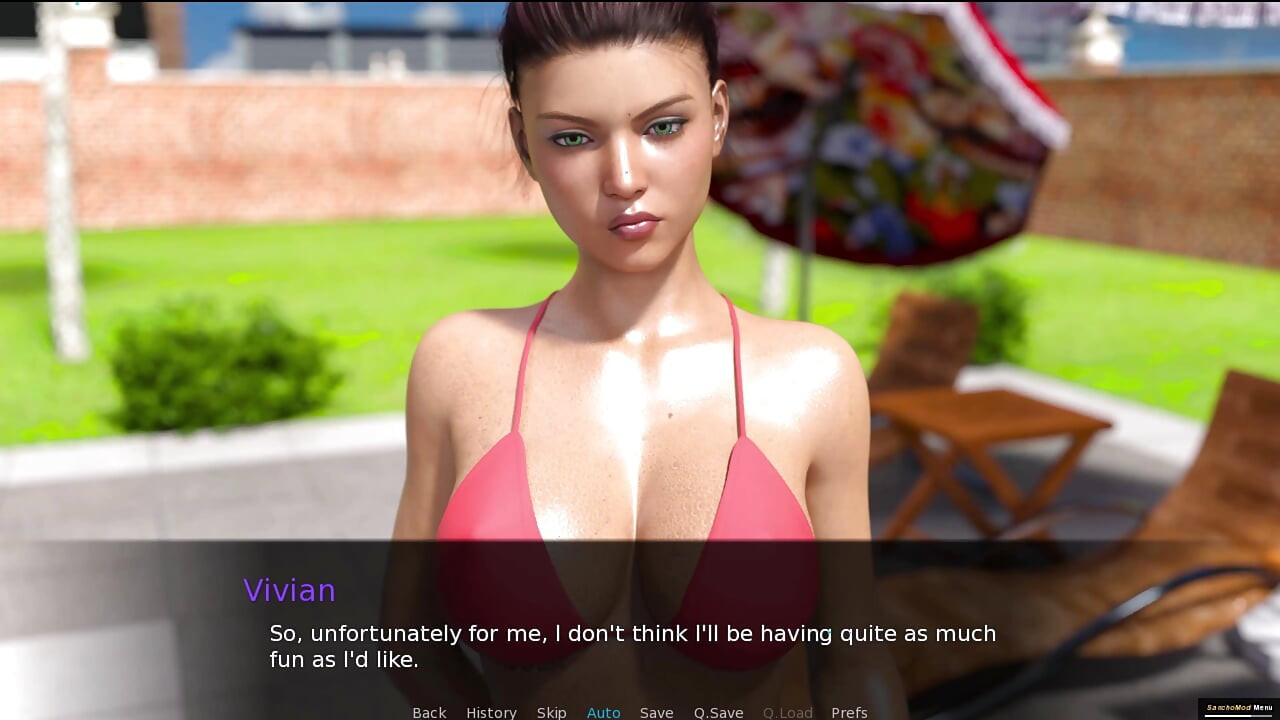Open the Prefs settings menu
The width and height of the screenshot is (1280, 720).
849,712
